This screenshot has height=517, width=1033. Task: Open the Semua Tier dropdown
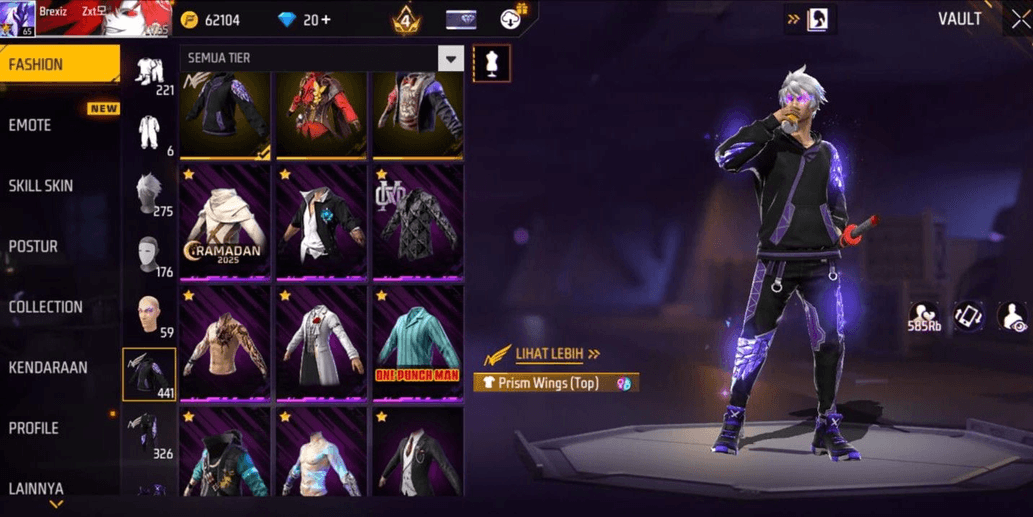pos(451,59)
